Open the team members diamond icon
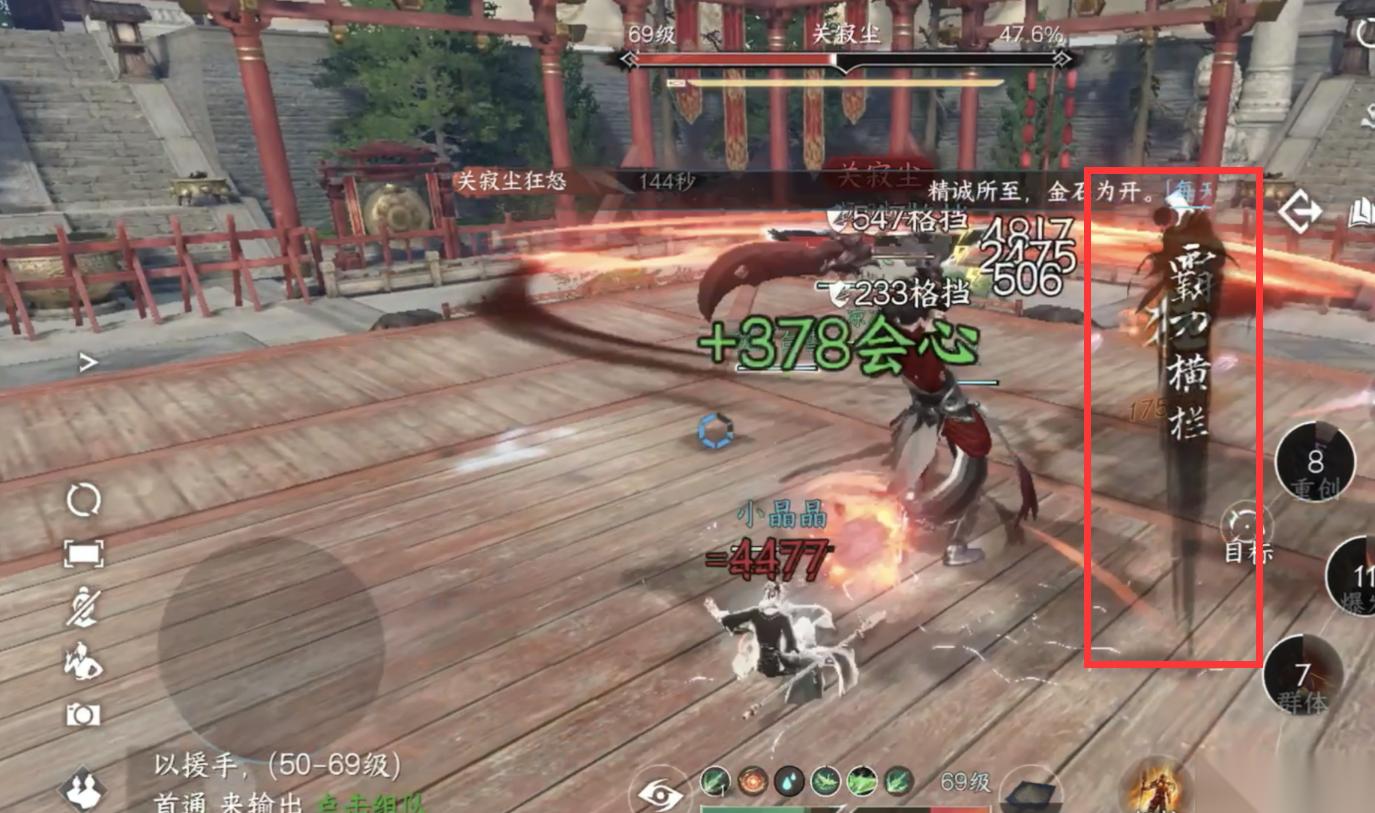This screenshot has width=1375, height=813. [84, 790]
